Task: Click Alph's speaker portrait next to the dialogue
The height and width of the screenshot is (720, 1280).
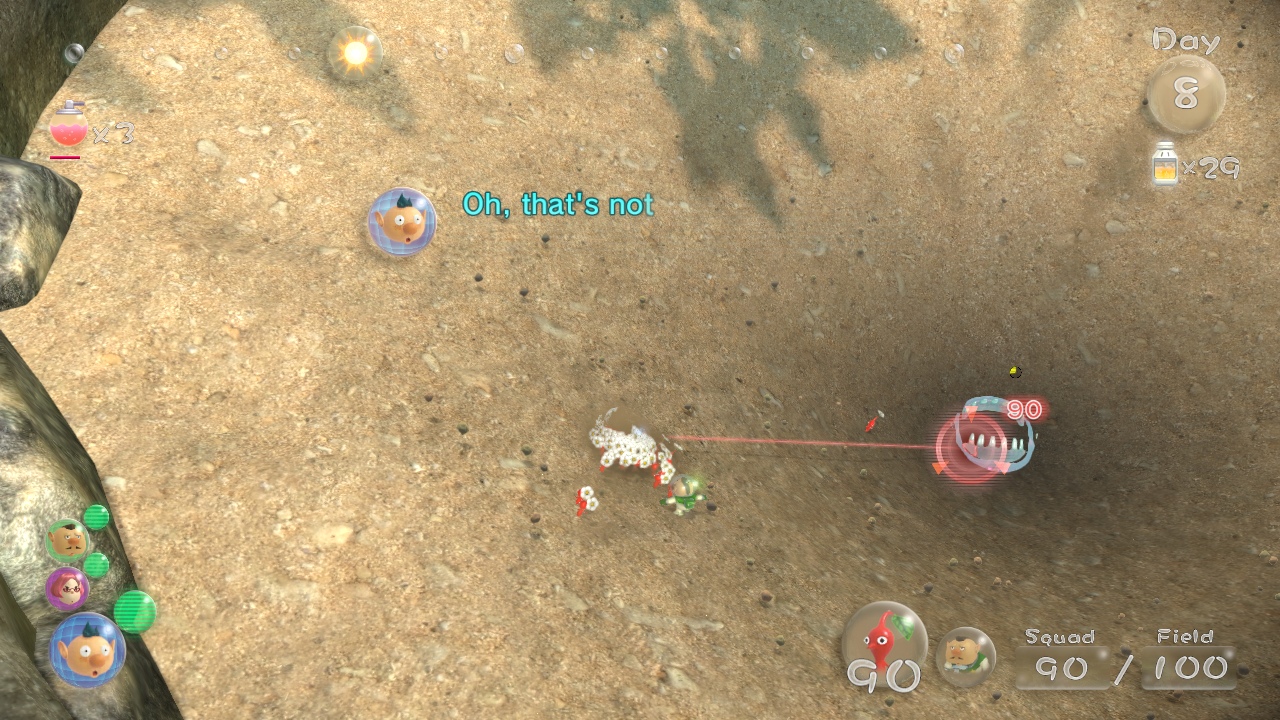Action: (x=402, y=222)
